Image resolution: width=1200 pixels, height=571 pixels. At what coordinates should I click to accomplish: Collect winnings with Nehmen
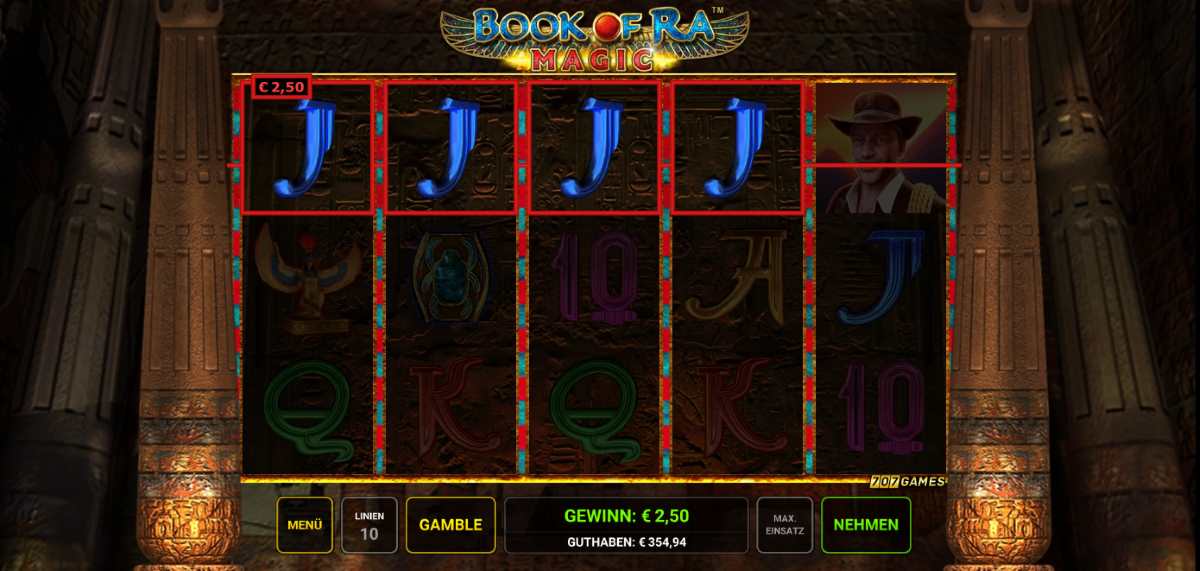865,525
